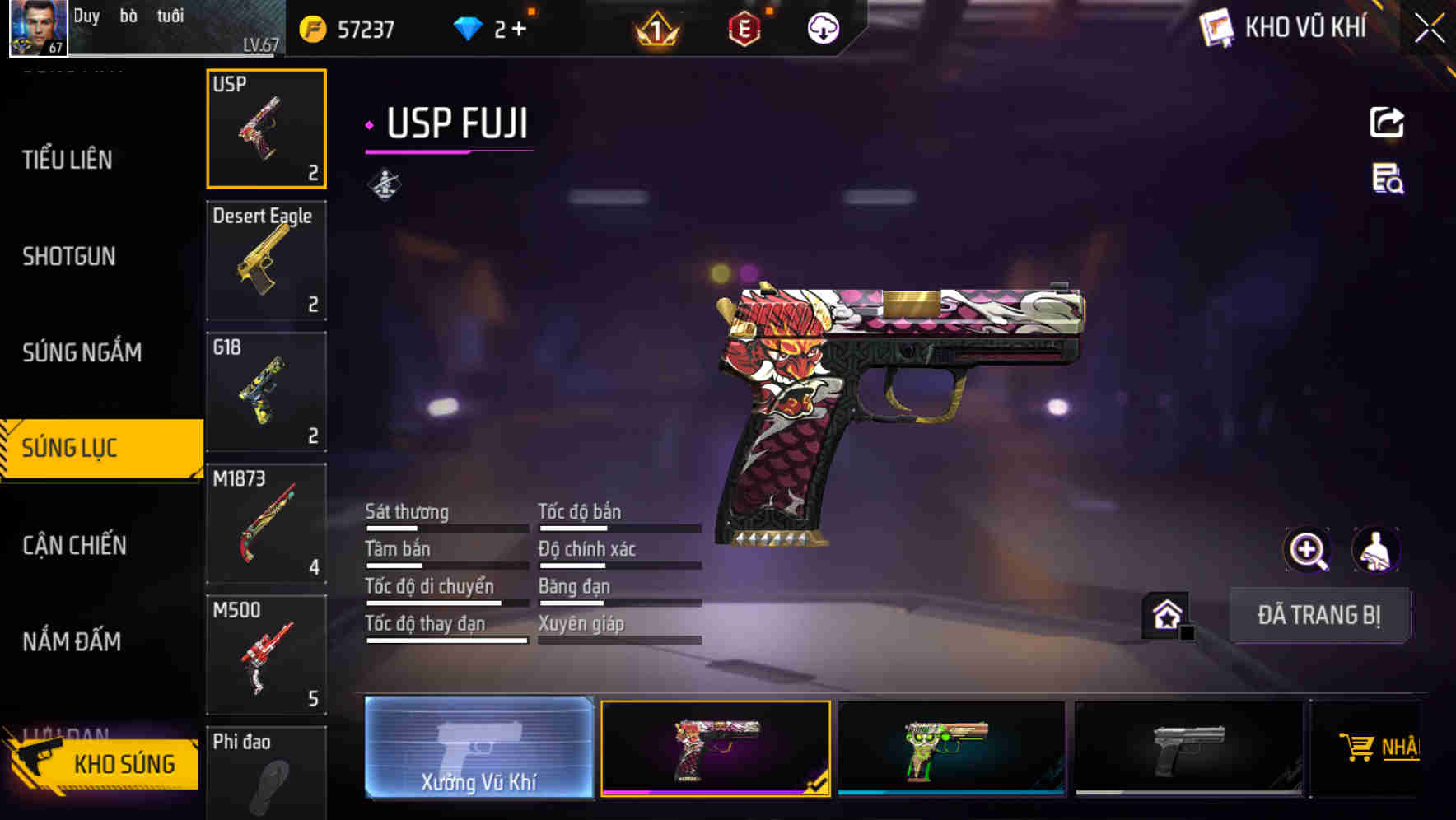Select the SÚNG NGẮM category
Image resolution: width=1456 pixels, height=820 pixels.
(82, 352)
